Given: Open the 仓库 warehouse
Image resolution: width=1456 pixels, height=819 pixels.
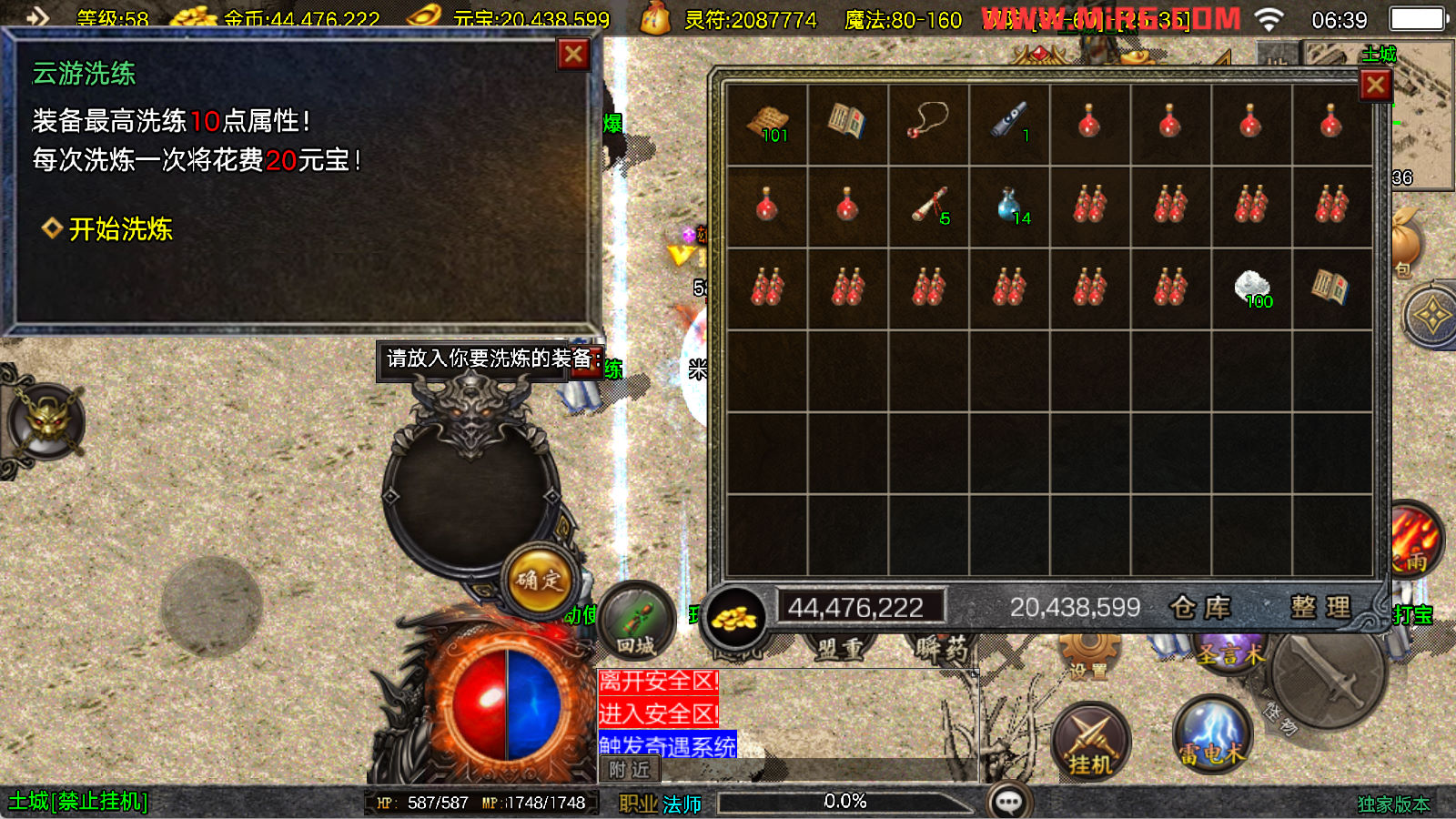Looking at the screenshot, I should click(1200, 607).
